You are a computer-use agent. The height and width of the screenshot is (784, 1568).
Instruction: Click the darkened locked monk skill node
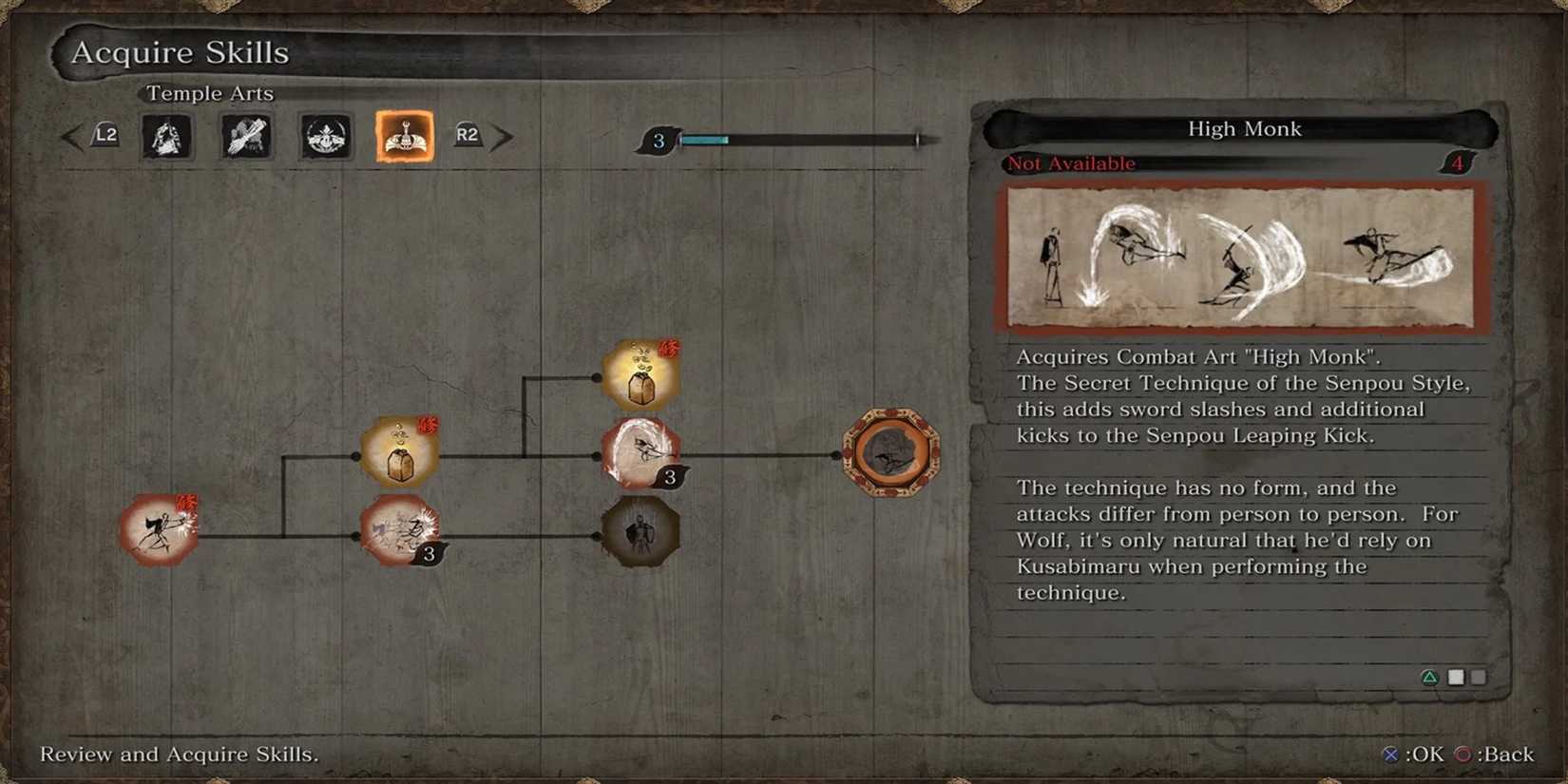pyautogui.click(x=641, y=532)
